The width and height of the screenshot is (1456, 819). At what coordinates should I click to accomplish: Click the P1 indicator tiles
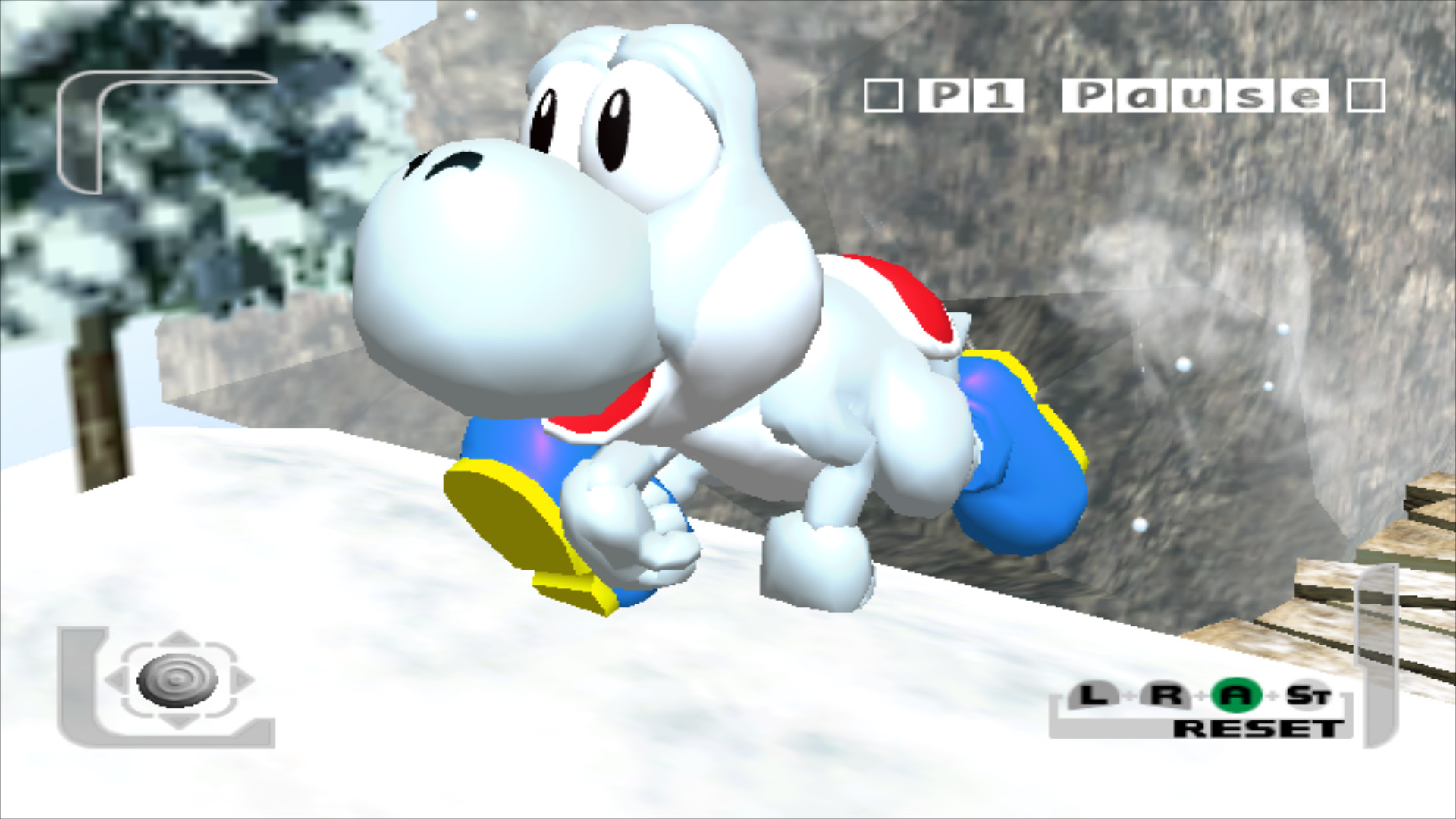point(971,95)
